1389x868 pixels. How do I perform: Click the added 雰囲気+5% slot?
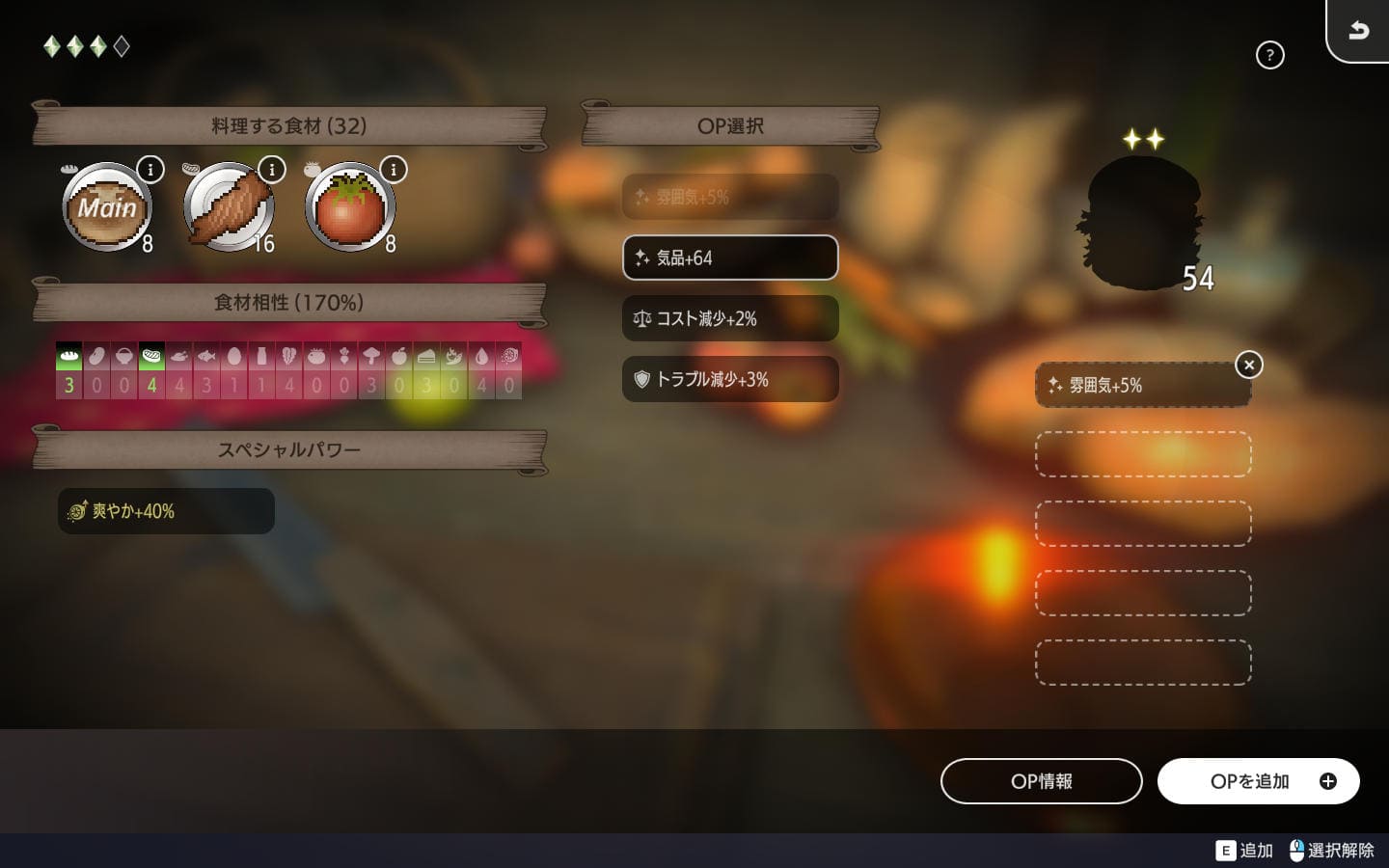pos(1142,386)
